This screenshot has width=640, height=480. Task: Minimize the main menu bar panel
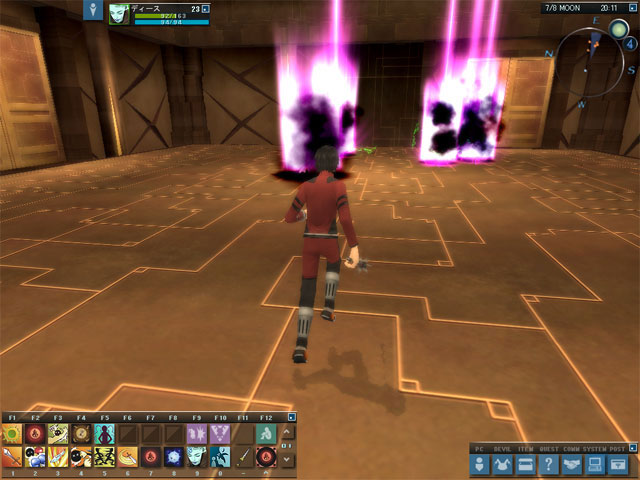(631, 448)
